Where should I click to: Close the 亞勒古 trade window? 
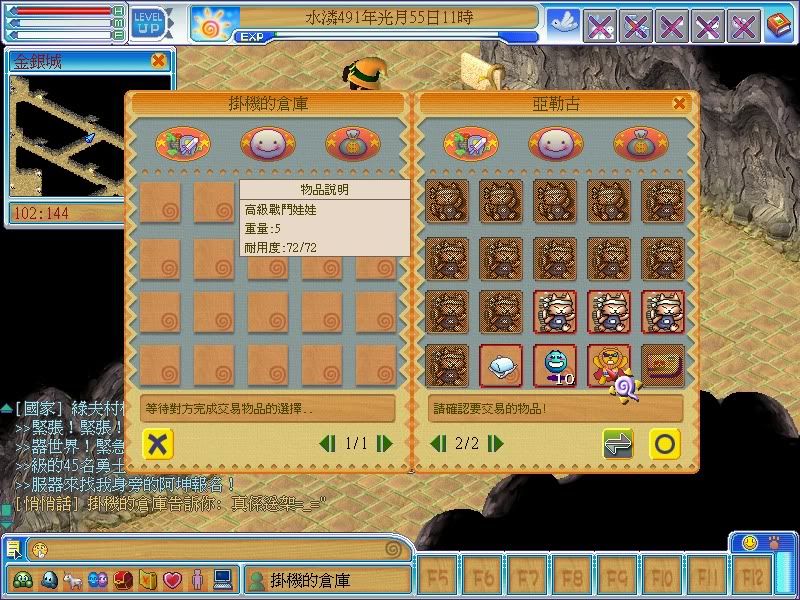[680, 103]
